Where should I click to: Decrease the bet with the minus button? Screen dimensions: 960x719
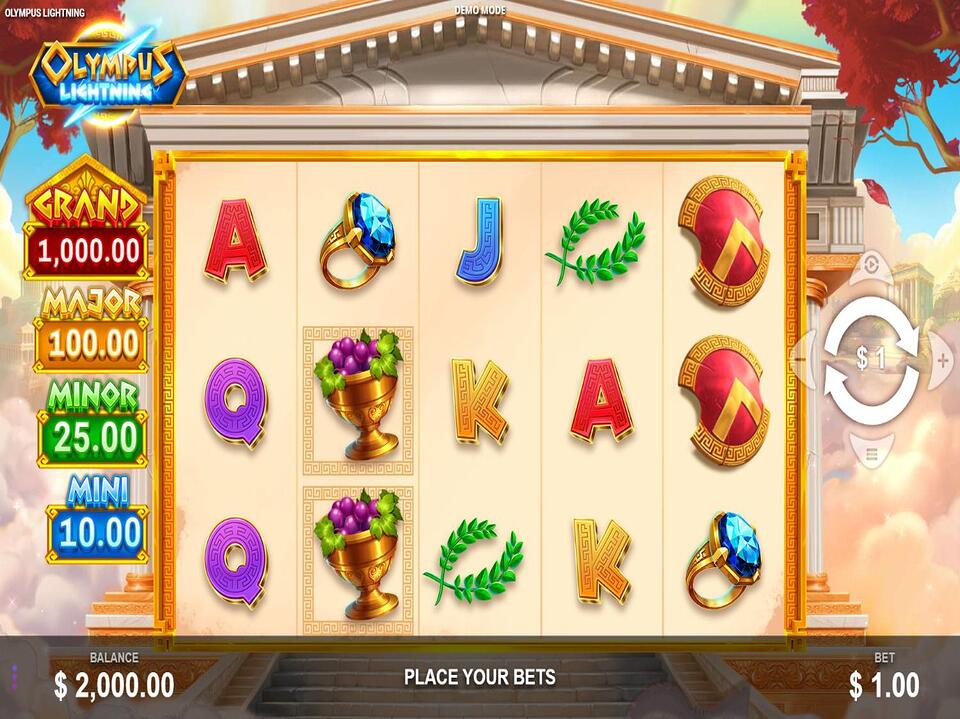pos(800,360)
